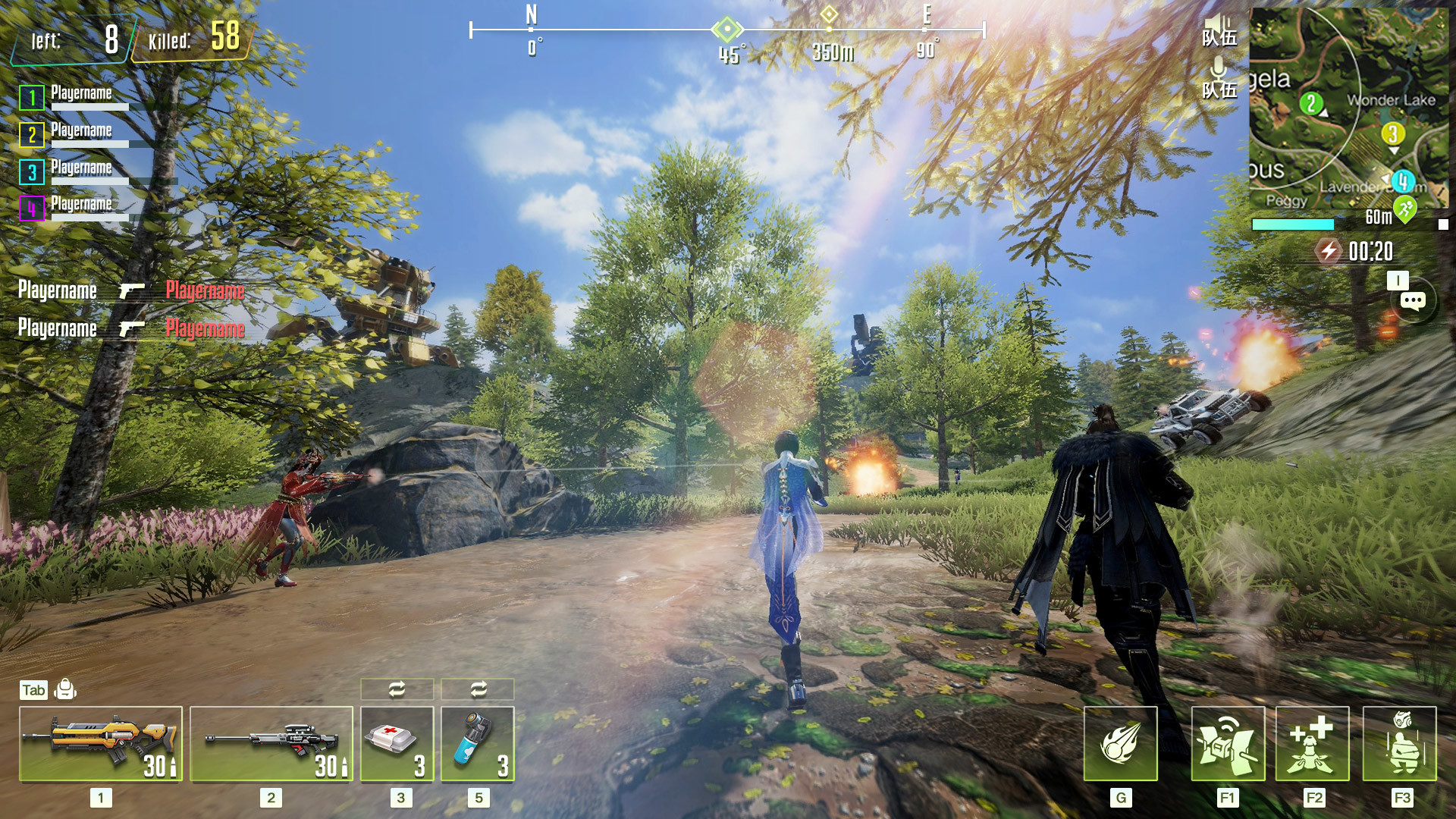This screenshot has width=1456, height=819.
Task: Activate the F3 robot companion ability
Action: pos(1399,743)
